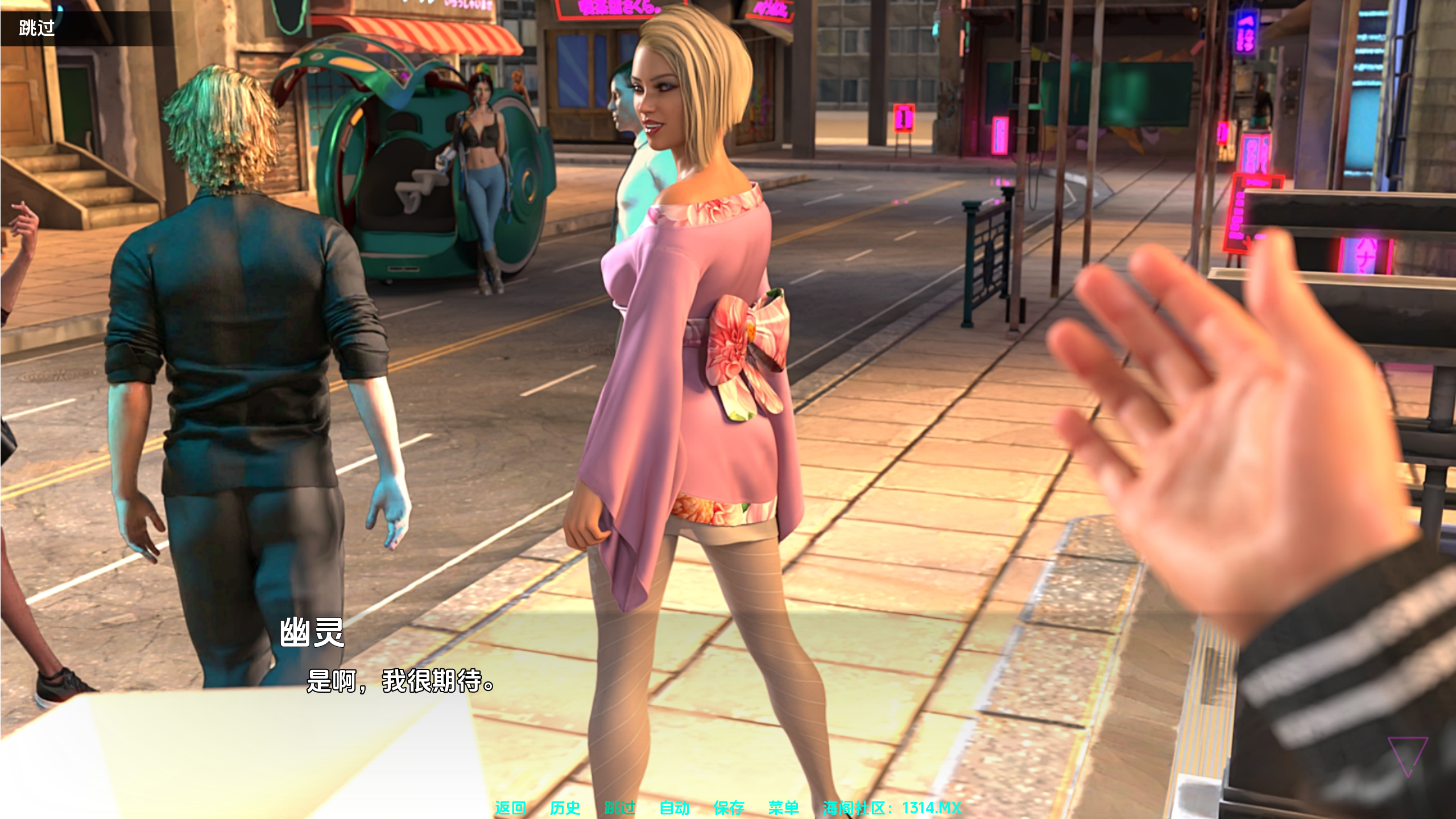This screenshot has width=1456, height=819.
Task: Go back with the 返回 button
Action: [x=510, y=807]
